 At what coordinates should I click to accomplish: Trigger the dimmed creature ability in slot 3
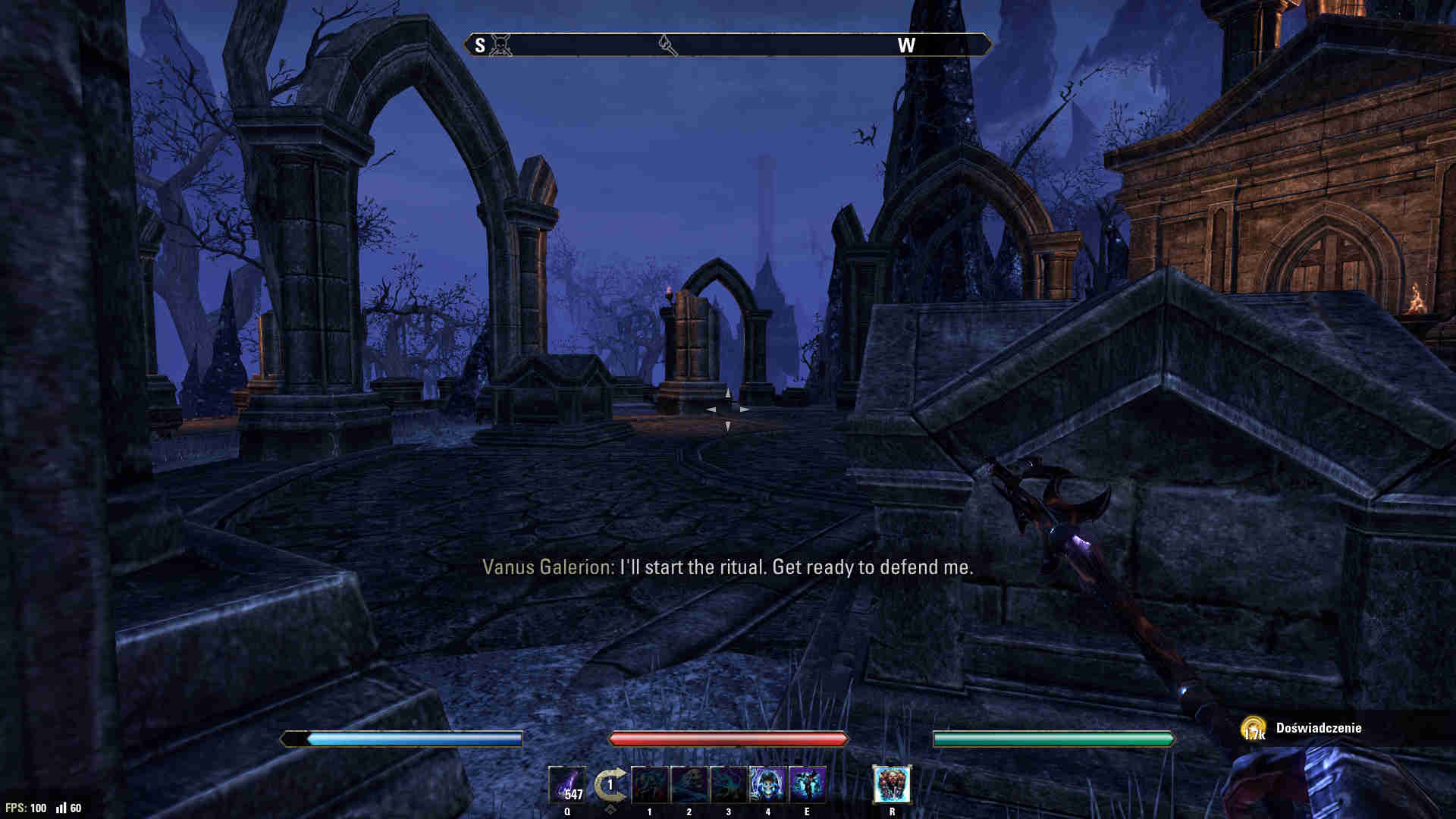point(729,785)
